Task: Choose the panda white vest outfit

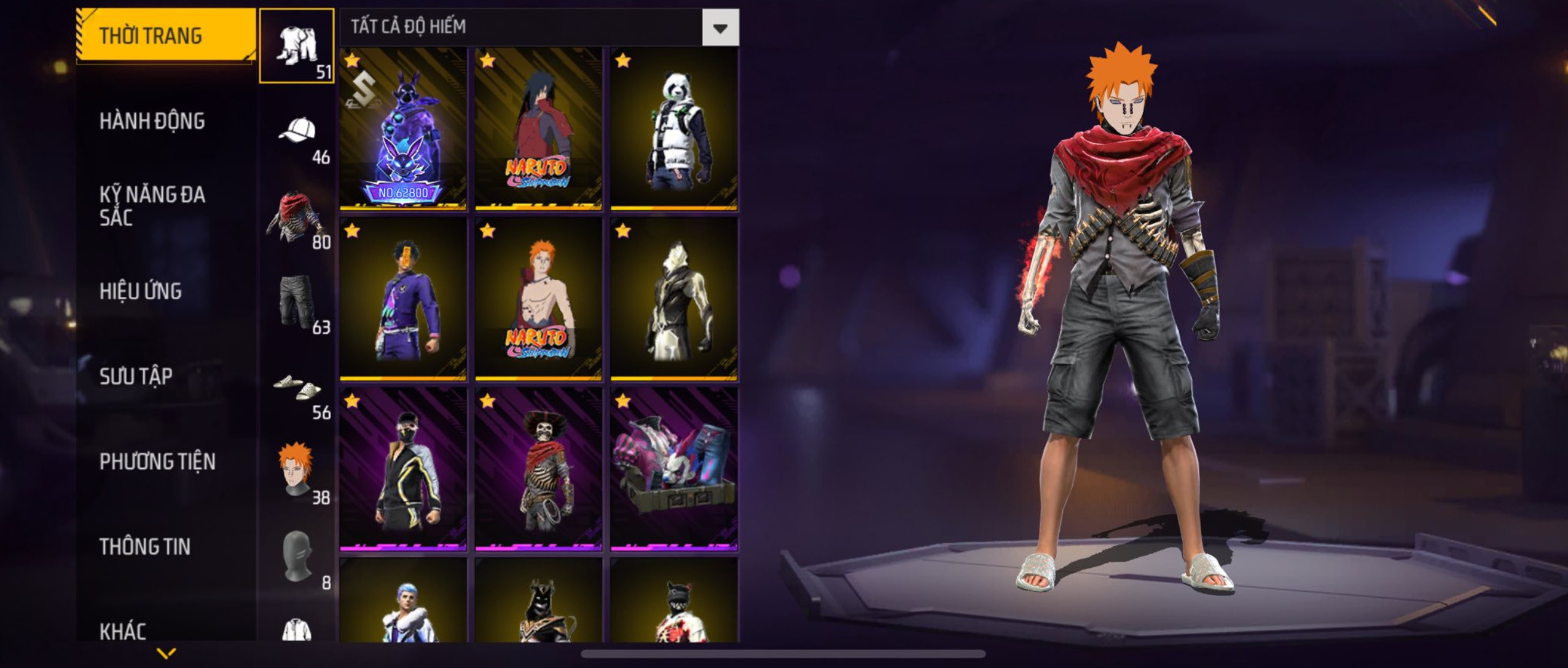Action: pos(674,129)
